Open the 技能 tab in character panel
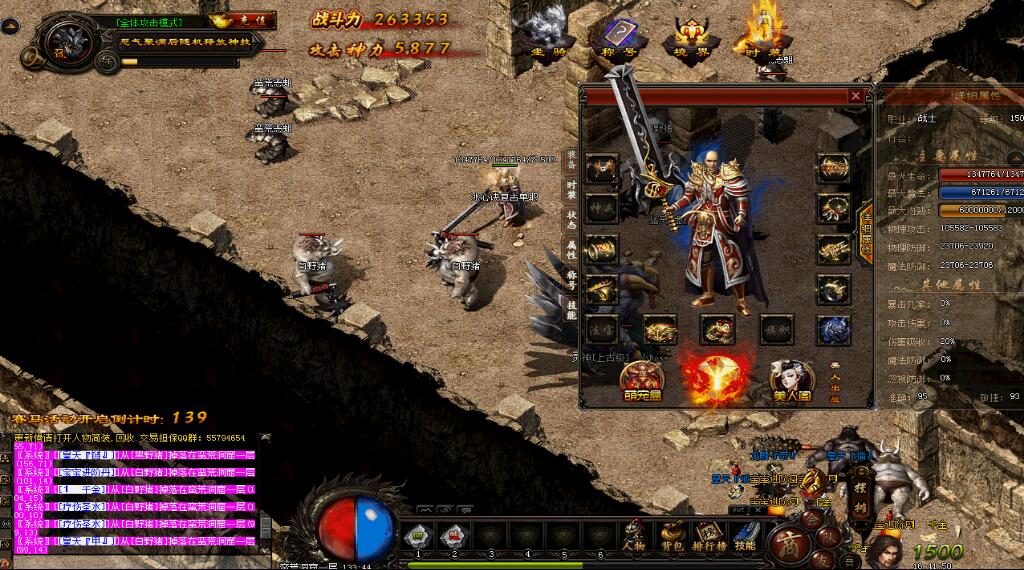This screenshot has height=570, width=1024. click(x=571, y=309)
